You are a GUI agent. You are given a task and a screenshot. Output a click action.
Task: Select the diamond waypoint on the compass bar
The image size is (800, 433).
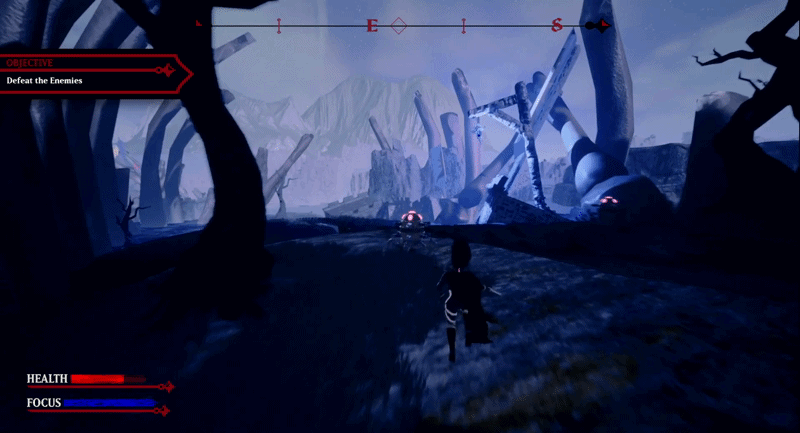point(398,25)
